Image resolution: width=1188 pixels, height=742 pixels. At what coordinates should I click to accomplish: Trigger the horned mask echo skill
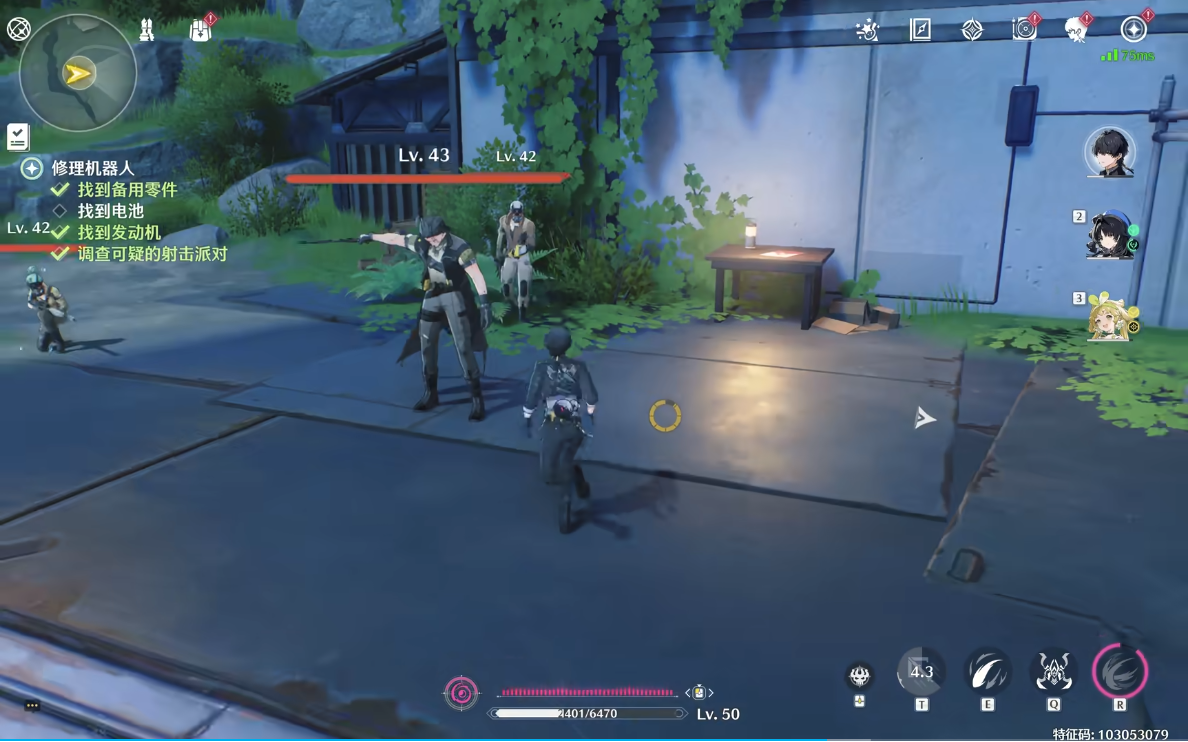pyautogui.click(x=1053, y=672)
